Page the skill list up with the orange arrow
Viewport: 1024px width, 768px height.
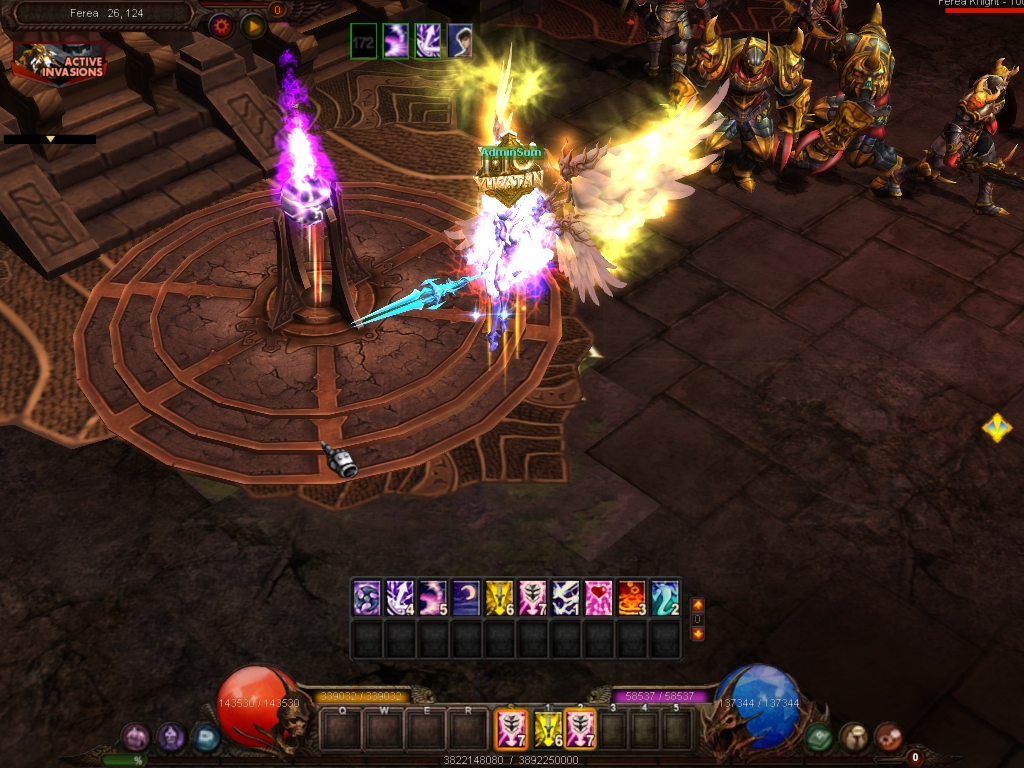pos(697,605)
